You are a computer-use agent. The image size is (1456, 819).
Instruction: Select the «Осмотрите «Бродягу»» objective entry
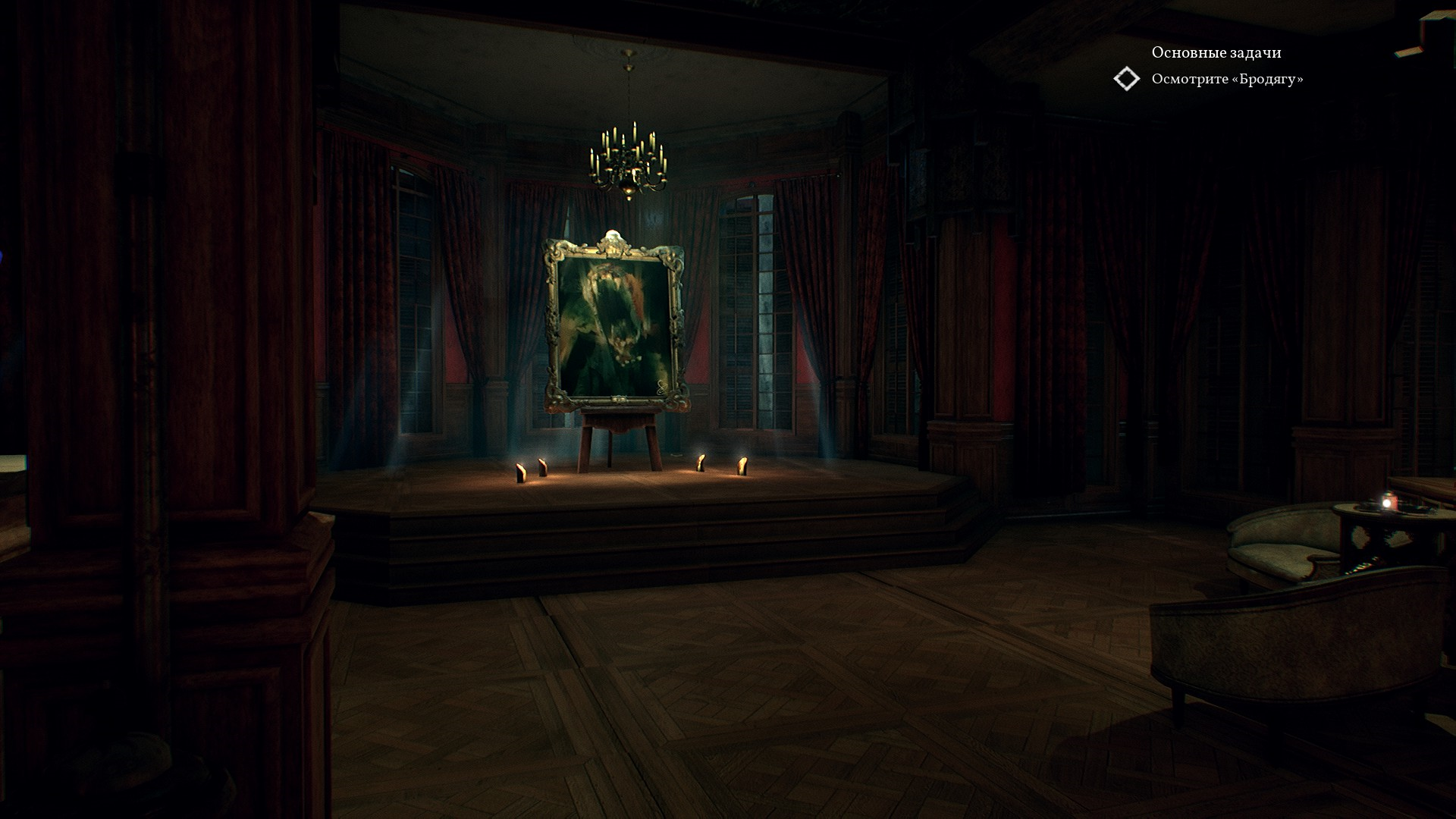pyautogui.click(x=1227, y=79)
